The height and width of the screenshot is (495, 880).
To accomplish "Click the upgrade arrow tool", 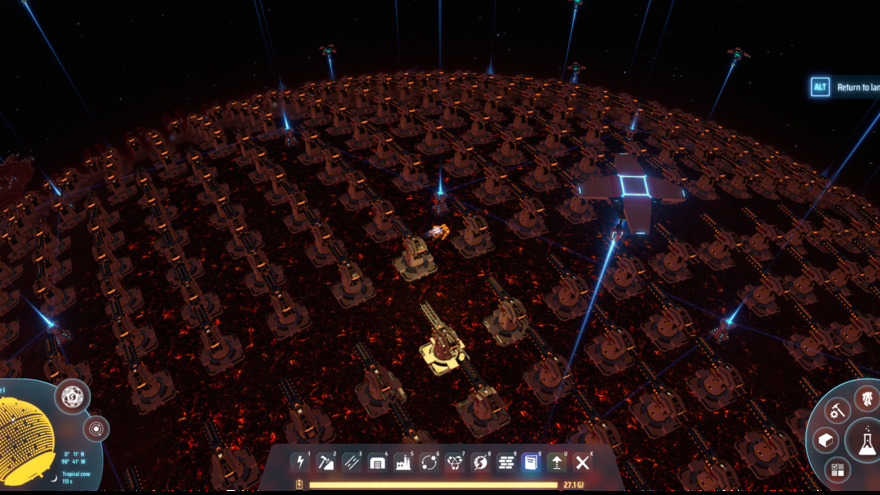I will 557,461.
